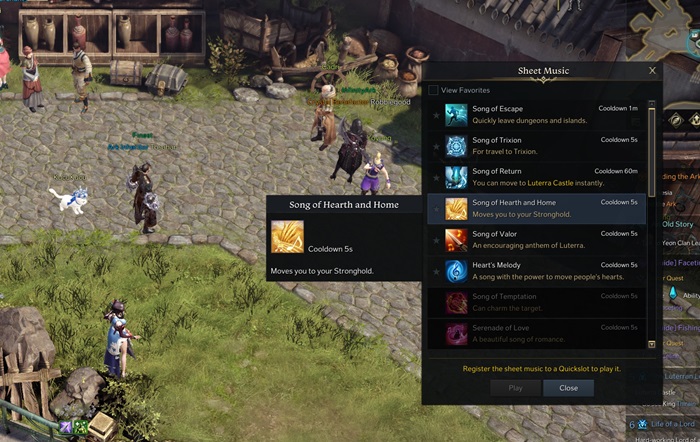Click the Play button
Viewport: 700px width, 442px height.
pyautogui.click(x=516, y=388)
